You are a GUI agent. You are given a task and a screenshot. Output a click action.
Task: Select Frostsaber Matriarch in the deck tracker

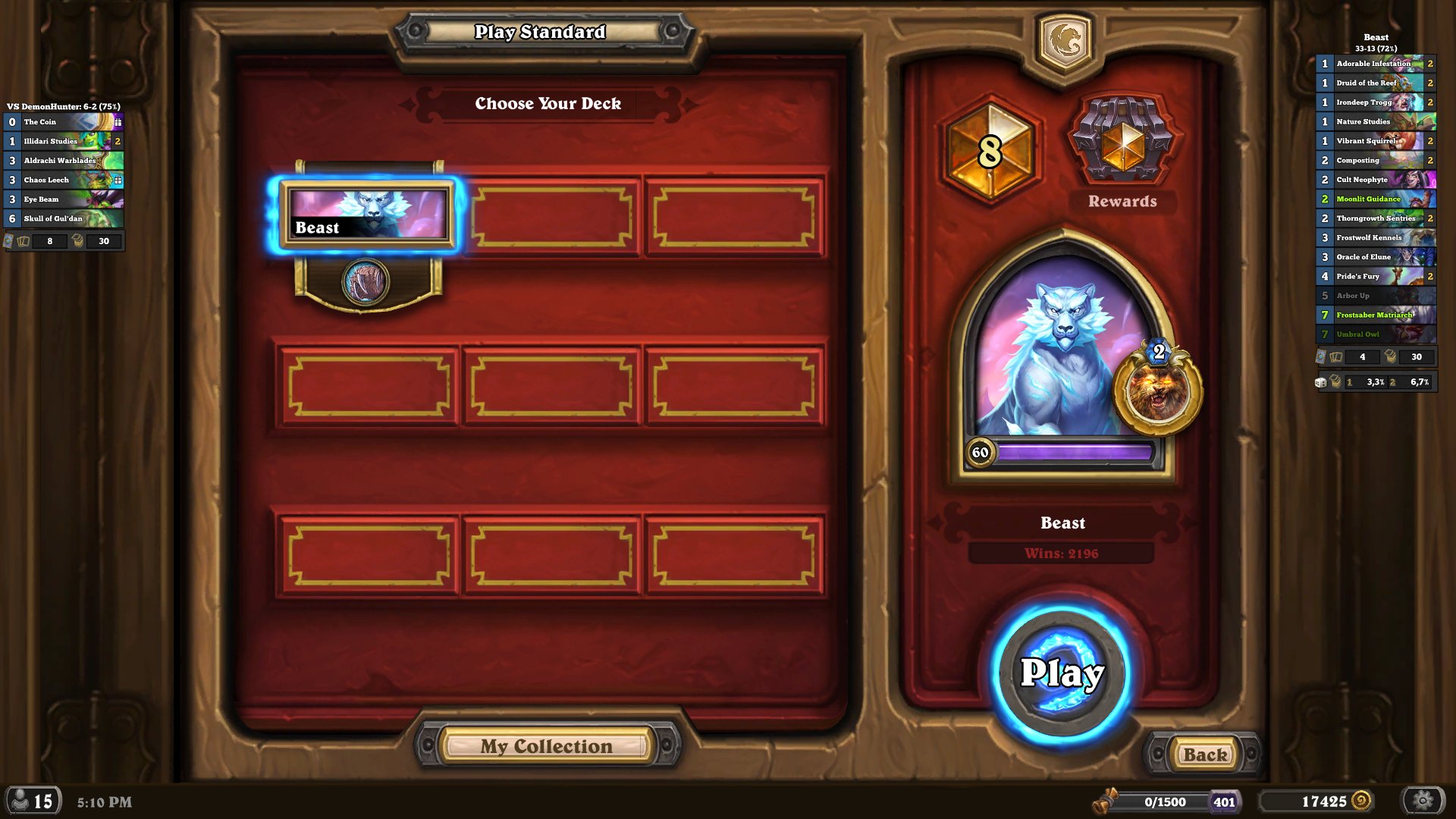(1376, 315)
